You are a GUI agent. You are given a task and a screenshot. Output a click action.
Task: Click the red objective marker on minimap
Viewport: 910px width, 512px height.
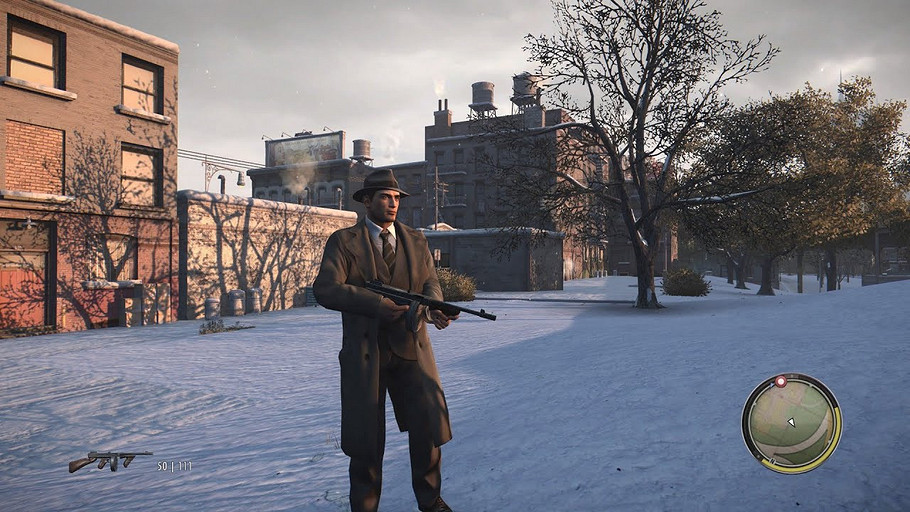[x=780, y=382]
